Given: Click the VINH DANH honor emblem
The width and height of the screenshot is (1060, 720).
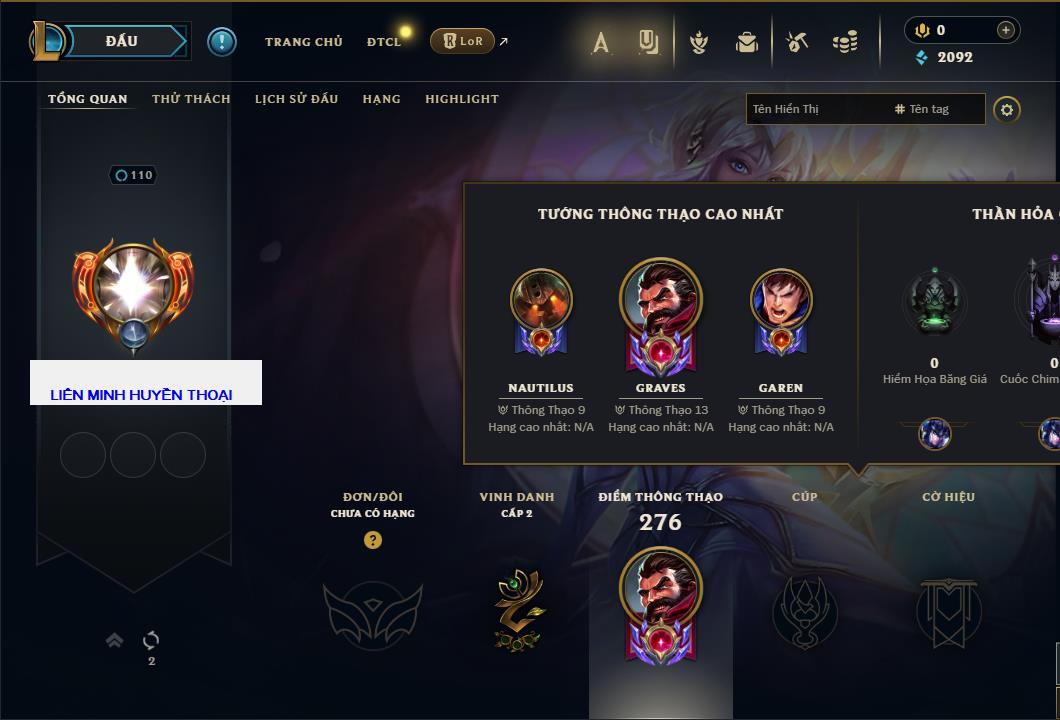Looking at the screenshot, I should point(517,609).
